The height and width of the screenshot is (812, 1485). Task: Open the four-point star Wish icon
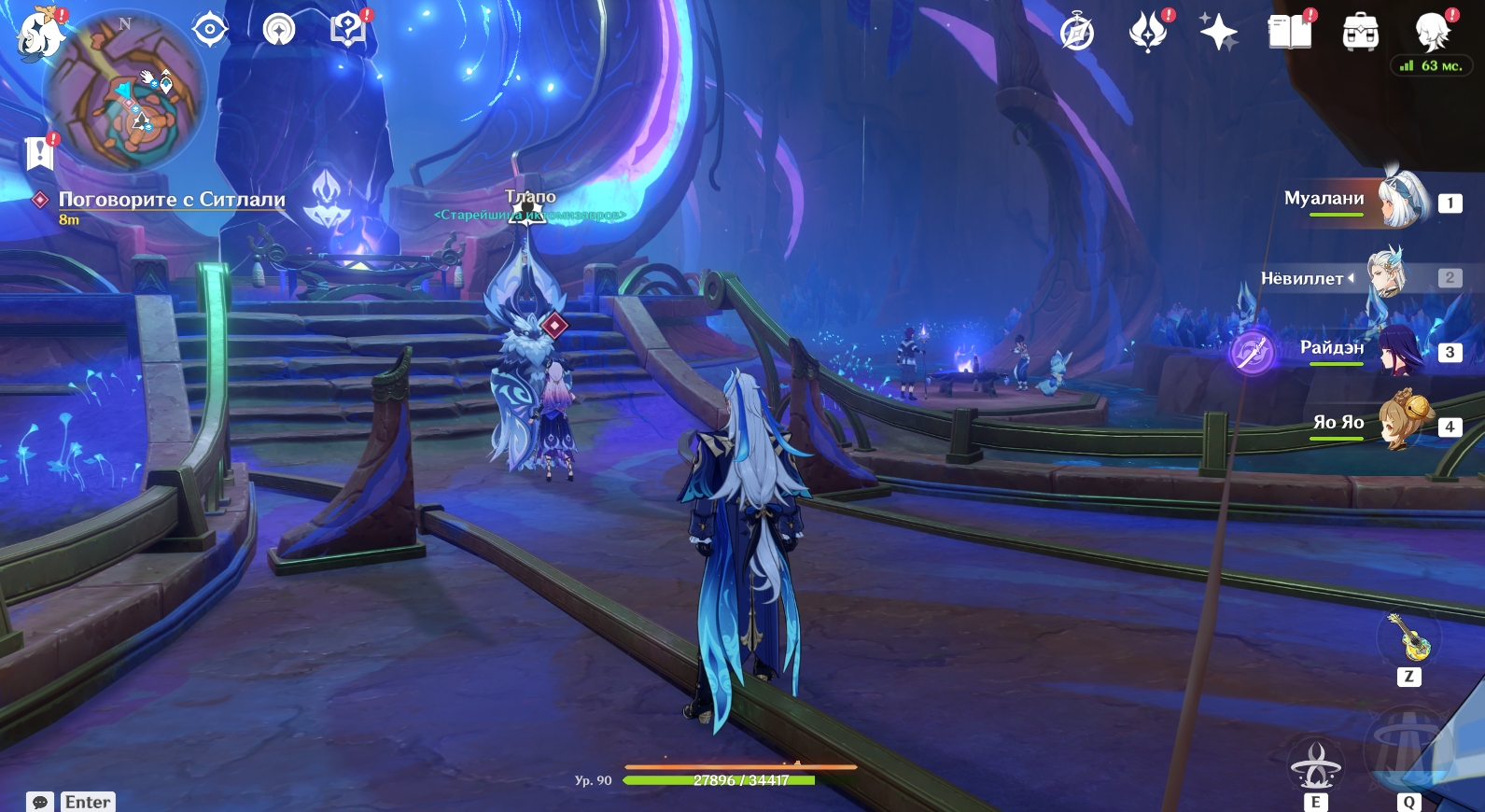pyautogui.click(x=1218, y=33)
